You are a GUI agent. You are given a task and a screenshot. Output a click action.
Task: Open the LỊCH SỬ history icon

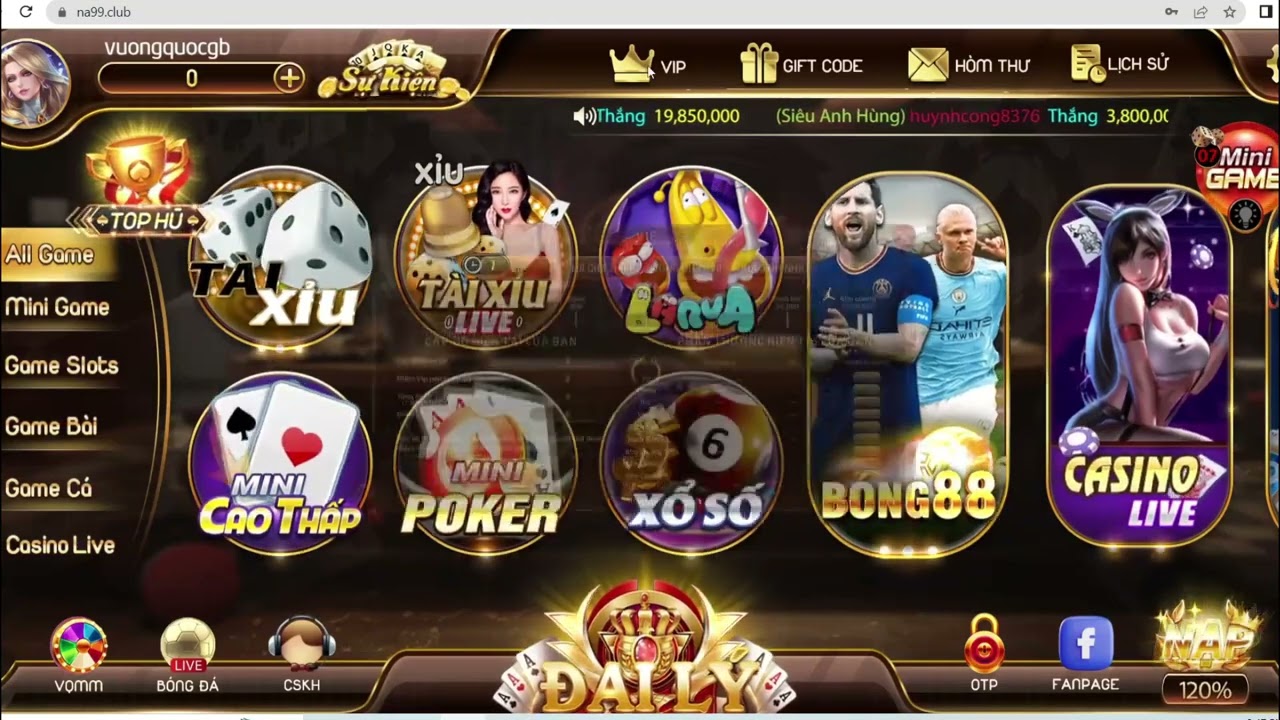[1085, 63]
